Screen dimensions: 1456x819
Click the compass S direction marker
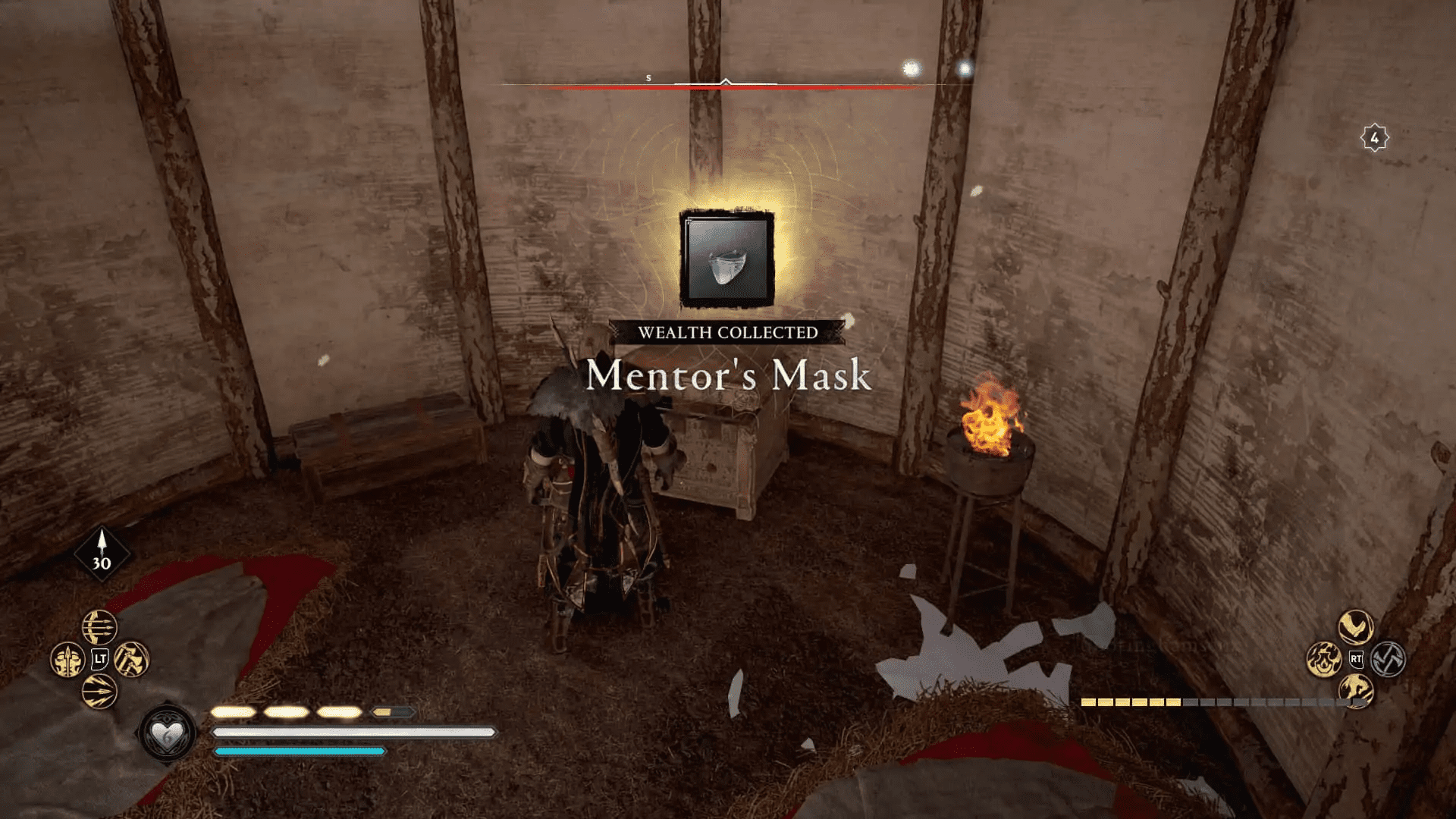[648, 77]
